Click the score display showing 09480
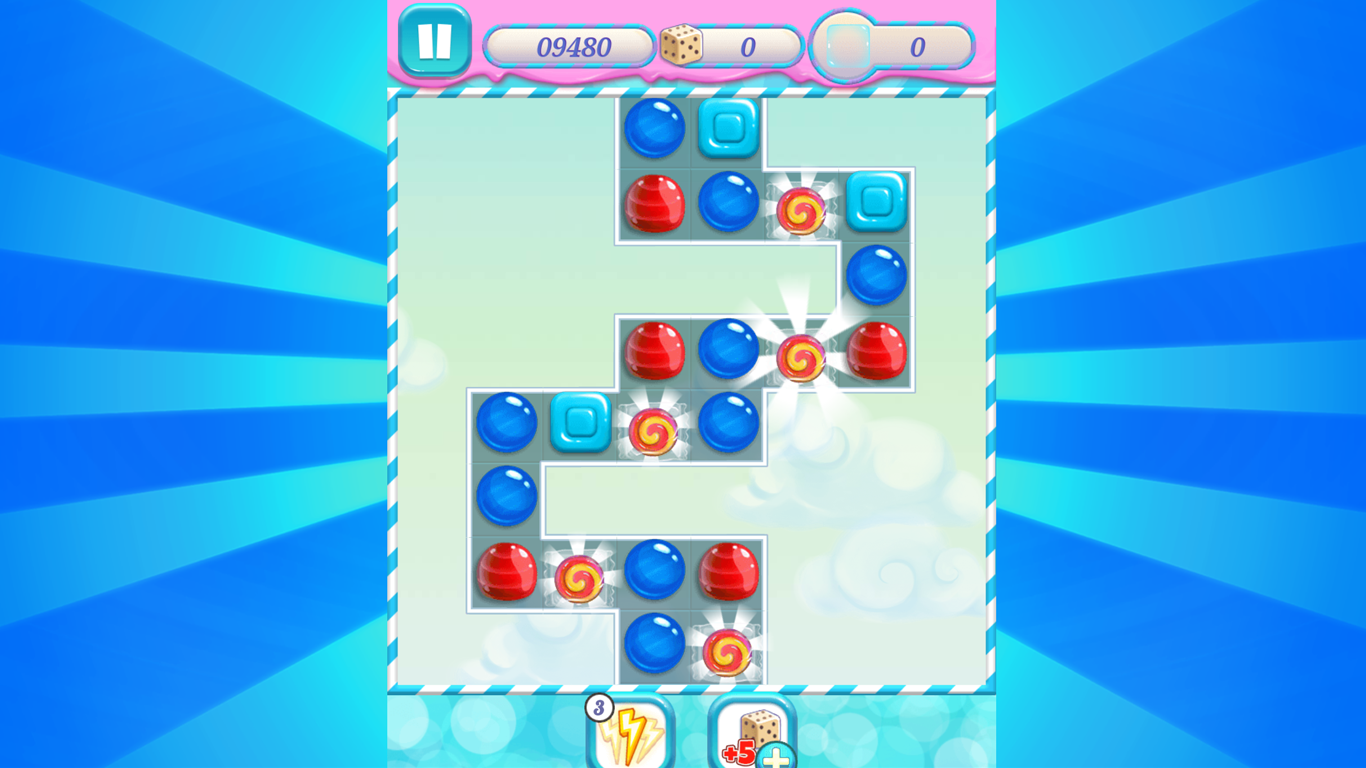Viewport: 1366px width, 768px height. (x=570, y=45)
